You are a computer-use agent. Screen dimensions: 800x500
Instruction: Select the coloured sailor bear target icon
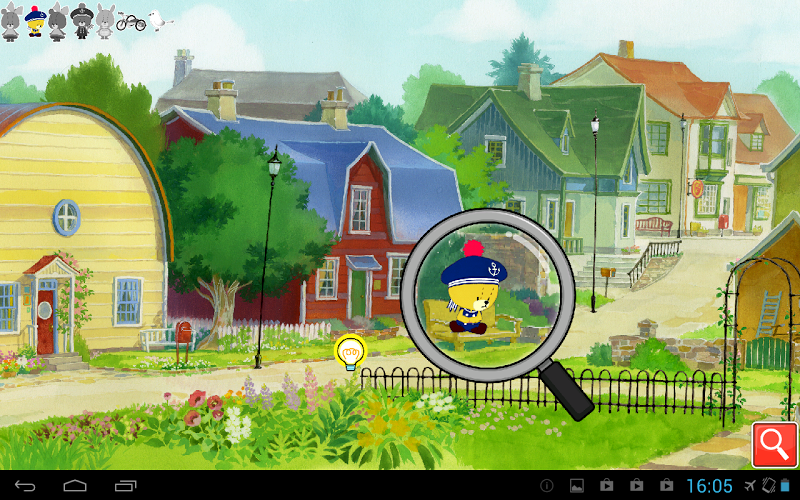34,21
